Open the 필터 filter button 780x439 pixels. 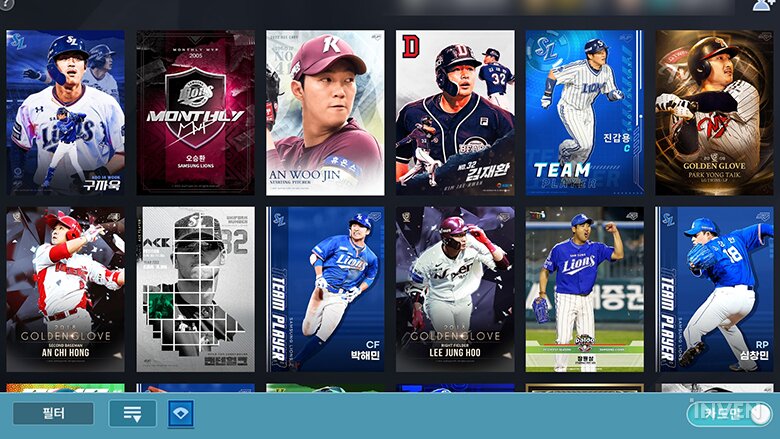click(x=53, y=413)
